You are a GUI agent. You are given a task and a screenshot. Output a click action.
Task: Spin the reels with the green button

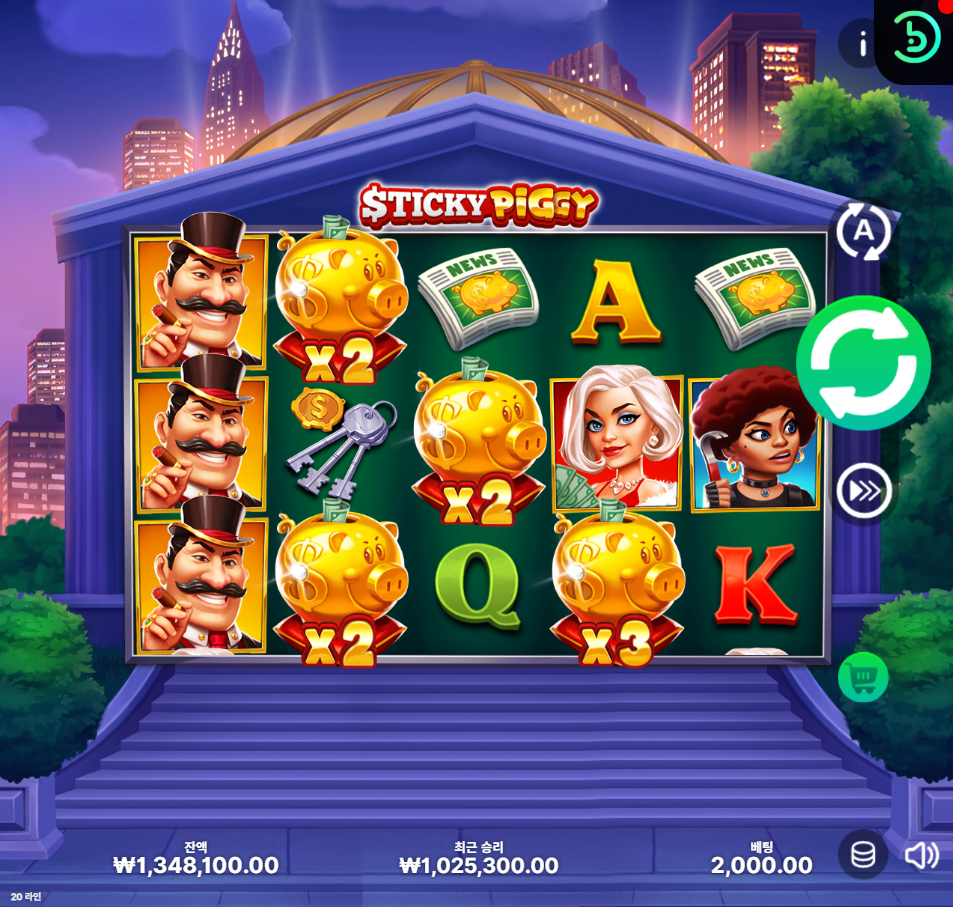(x=863, y=363)
